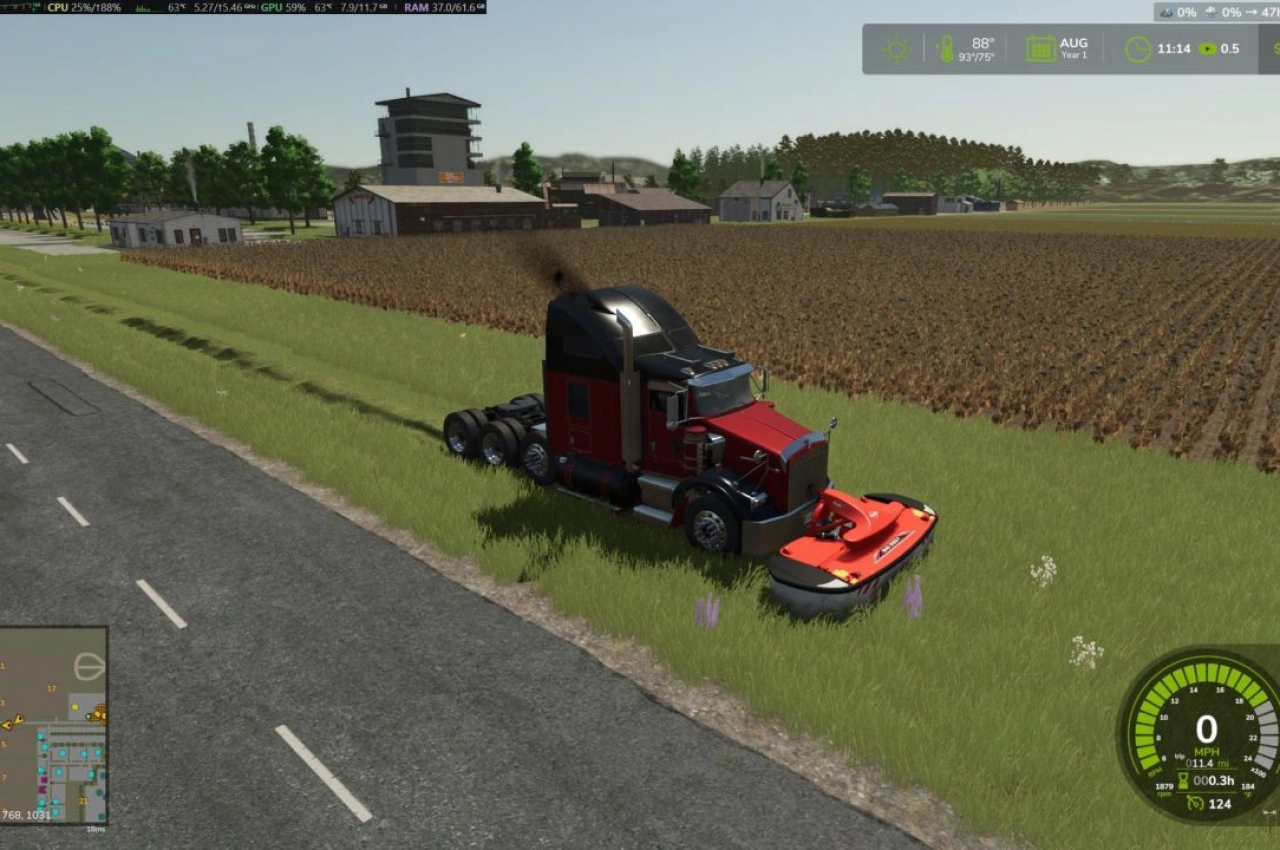
Task: Select the hourglass operating hours icon
Action: [x=1183, y=780]
